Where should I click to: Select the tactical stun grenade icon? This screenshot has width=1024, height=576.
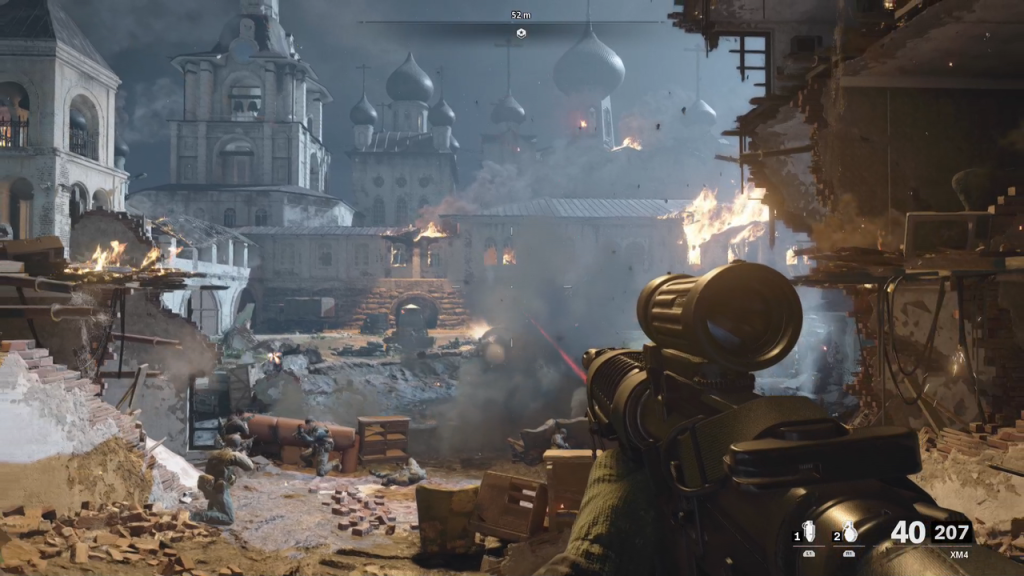tap(808, 533)
